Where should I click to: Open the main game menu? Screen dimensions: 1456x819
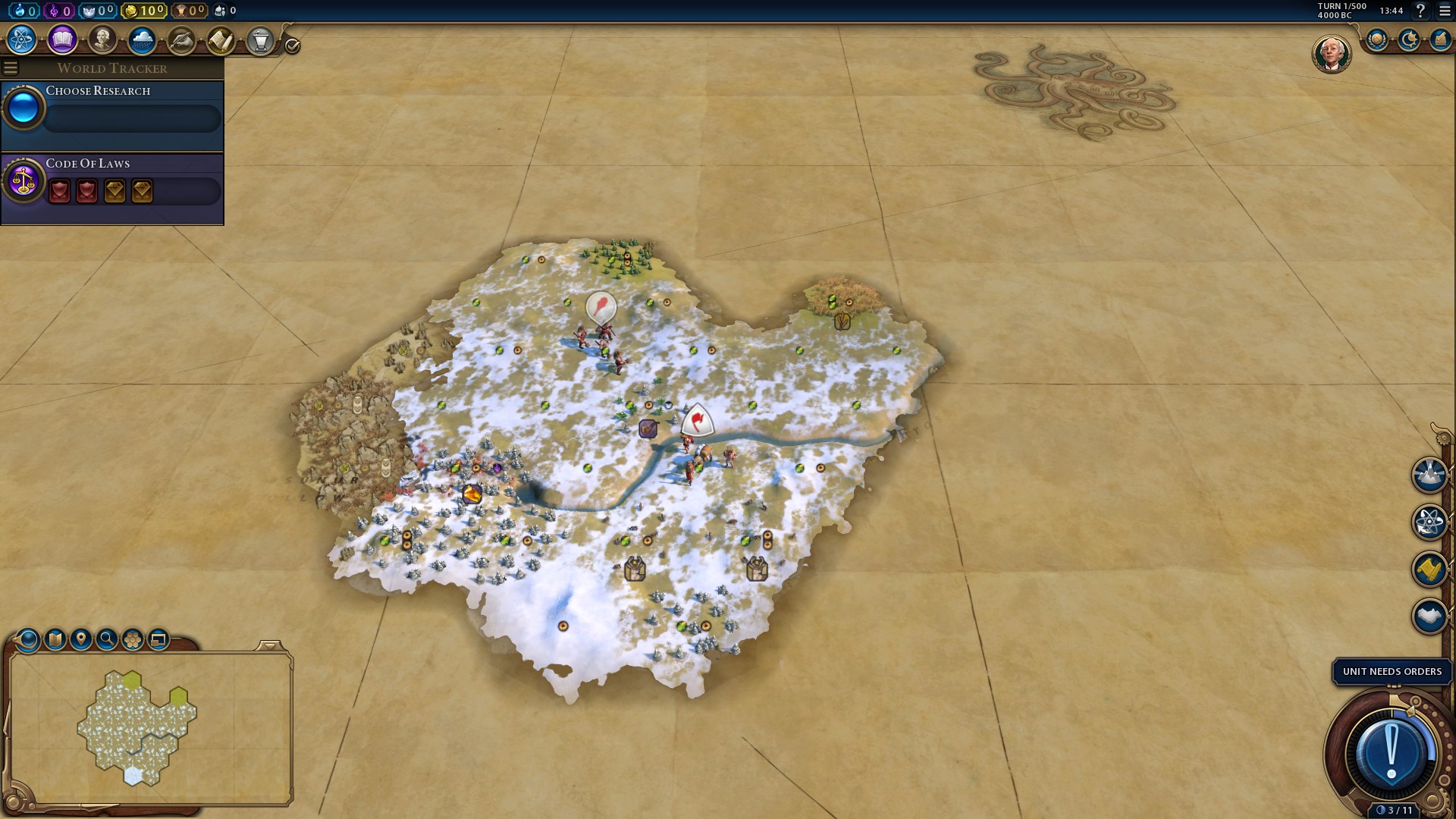click(x=1445, y=11)
